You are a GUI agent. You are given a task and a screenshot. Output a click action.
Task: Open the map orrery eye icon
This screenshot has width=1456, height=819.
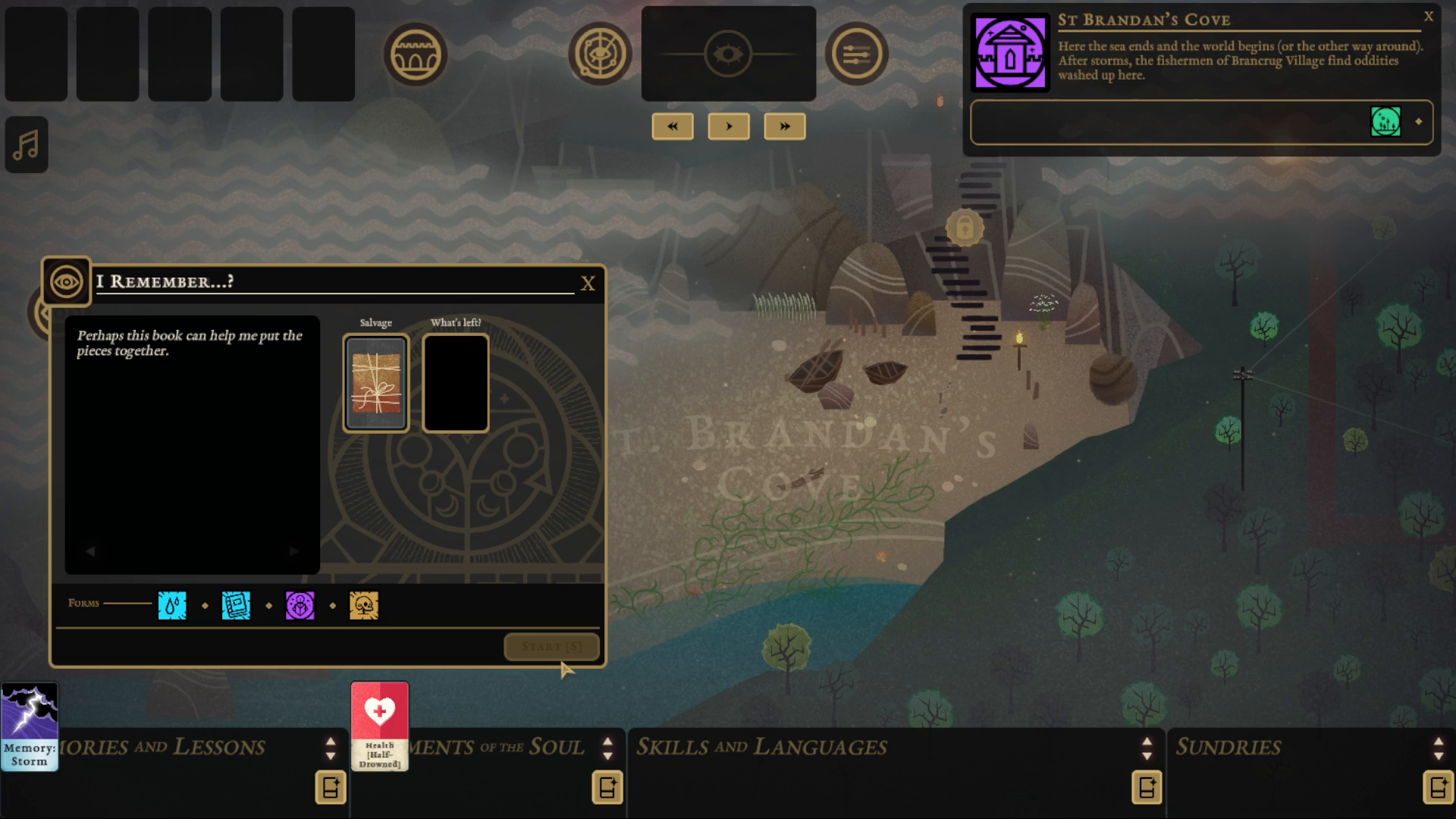click(600, 53)
